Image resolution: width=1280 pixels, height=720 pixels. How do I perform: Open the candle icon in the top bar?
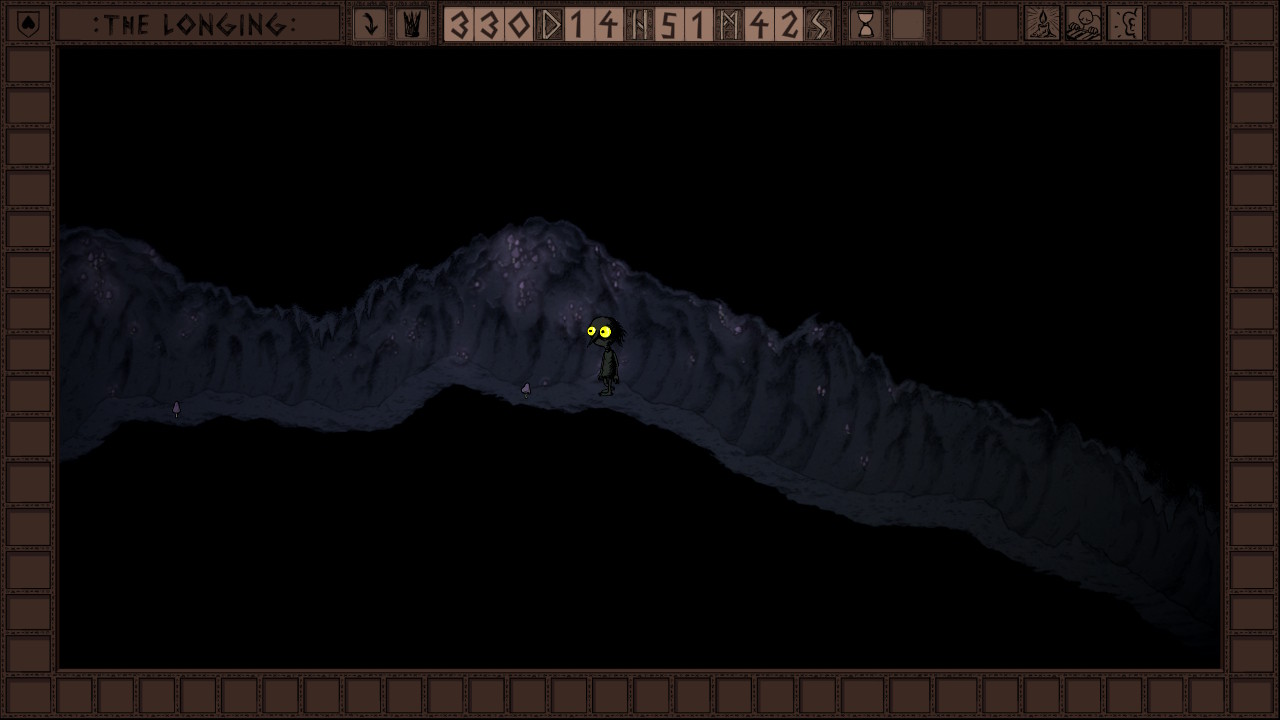coord(1042,24)
